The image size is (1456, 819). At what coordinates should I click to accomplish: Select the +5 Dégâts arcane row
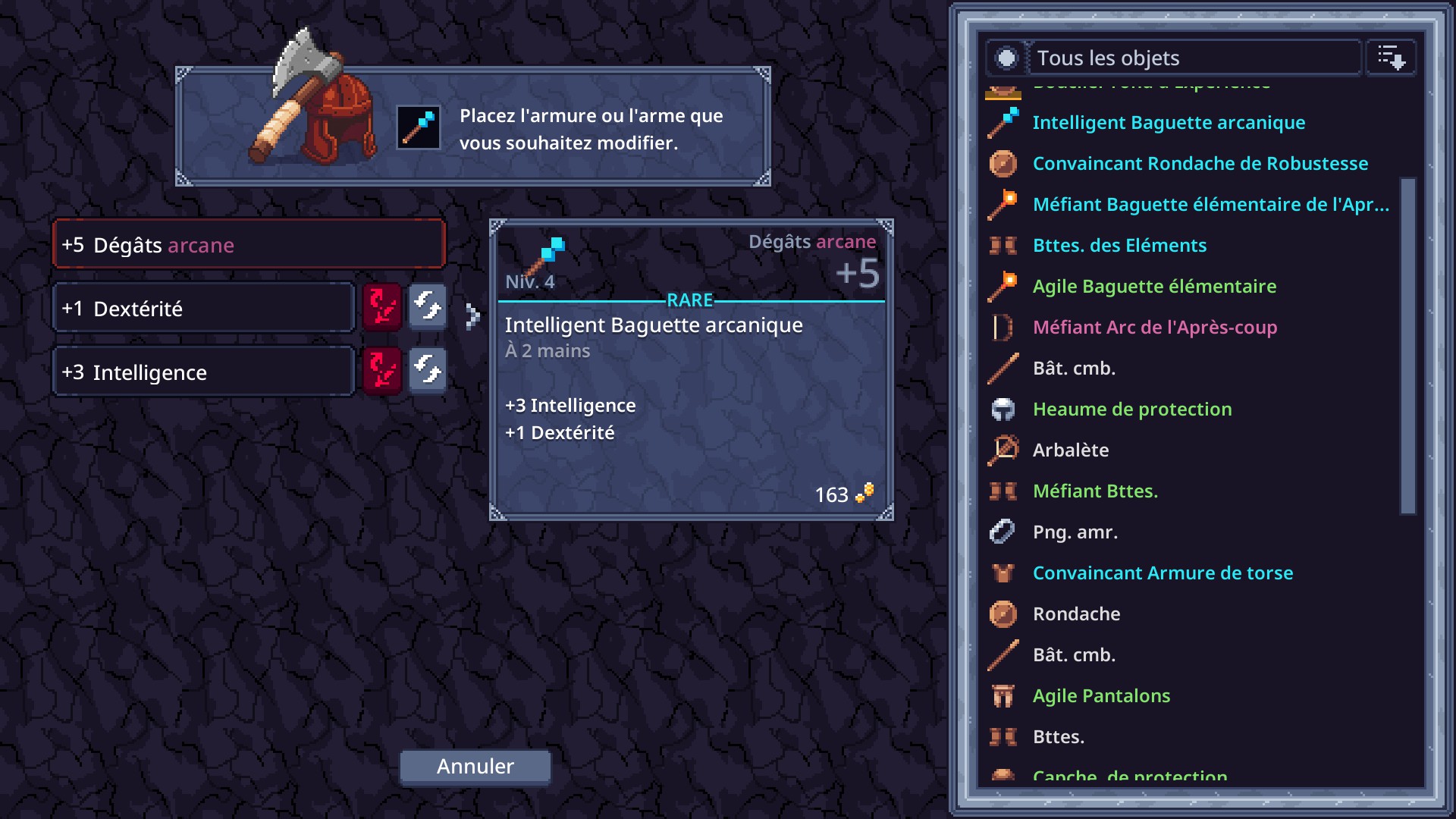coord(248,245)
